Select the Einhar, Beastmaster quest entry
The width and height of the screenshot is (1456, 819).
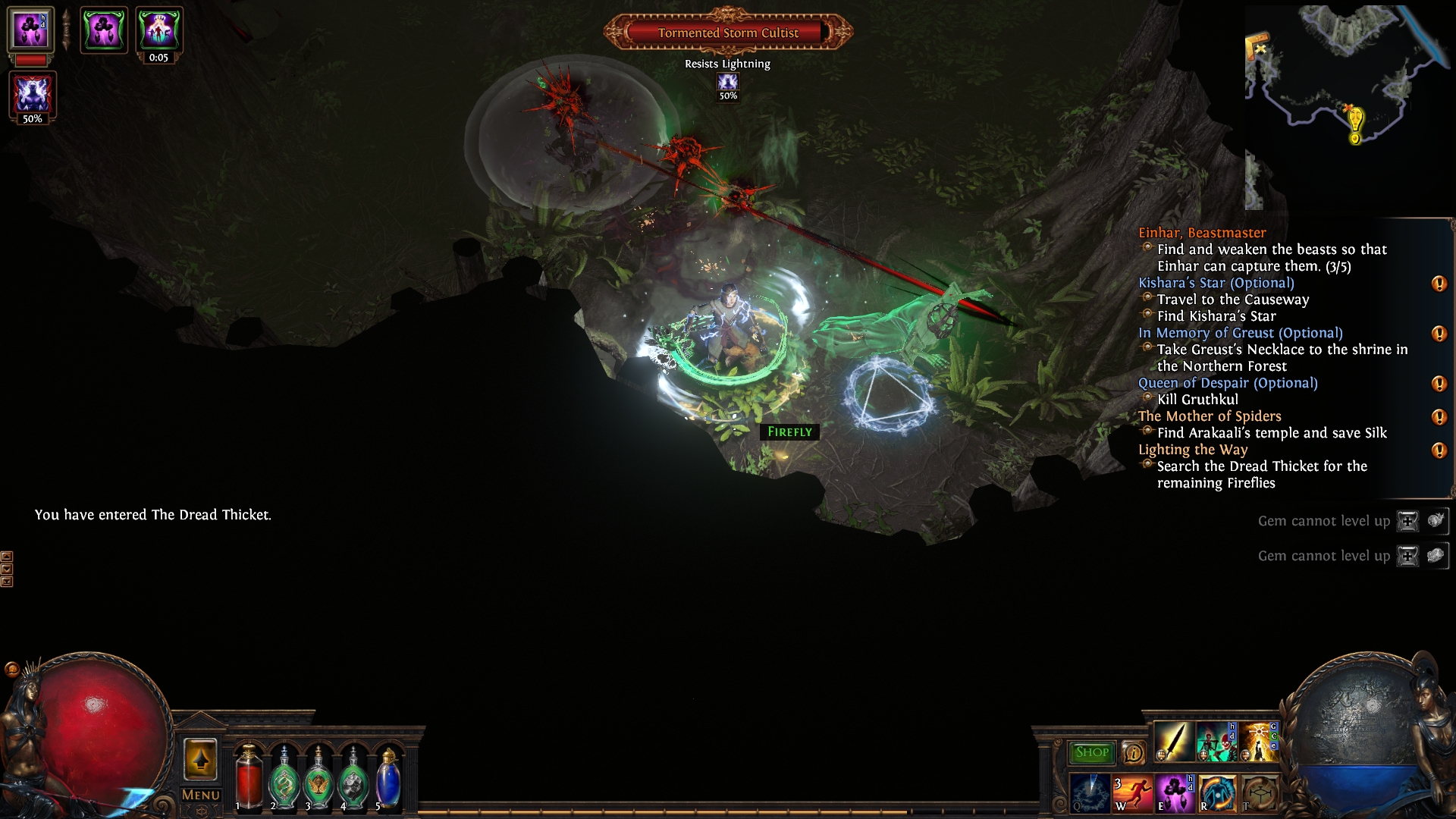click(1202, 233)
